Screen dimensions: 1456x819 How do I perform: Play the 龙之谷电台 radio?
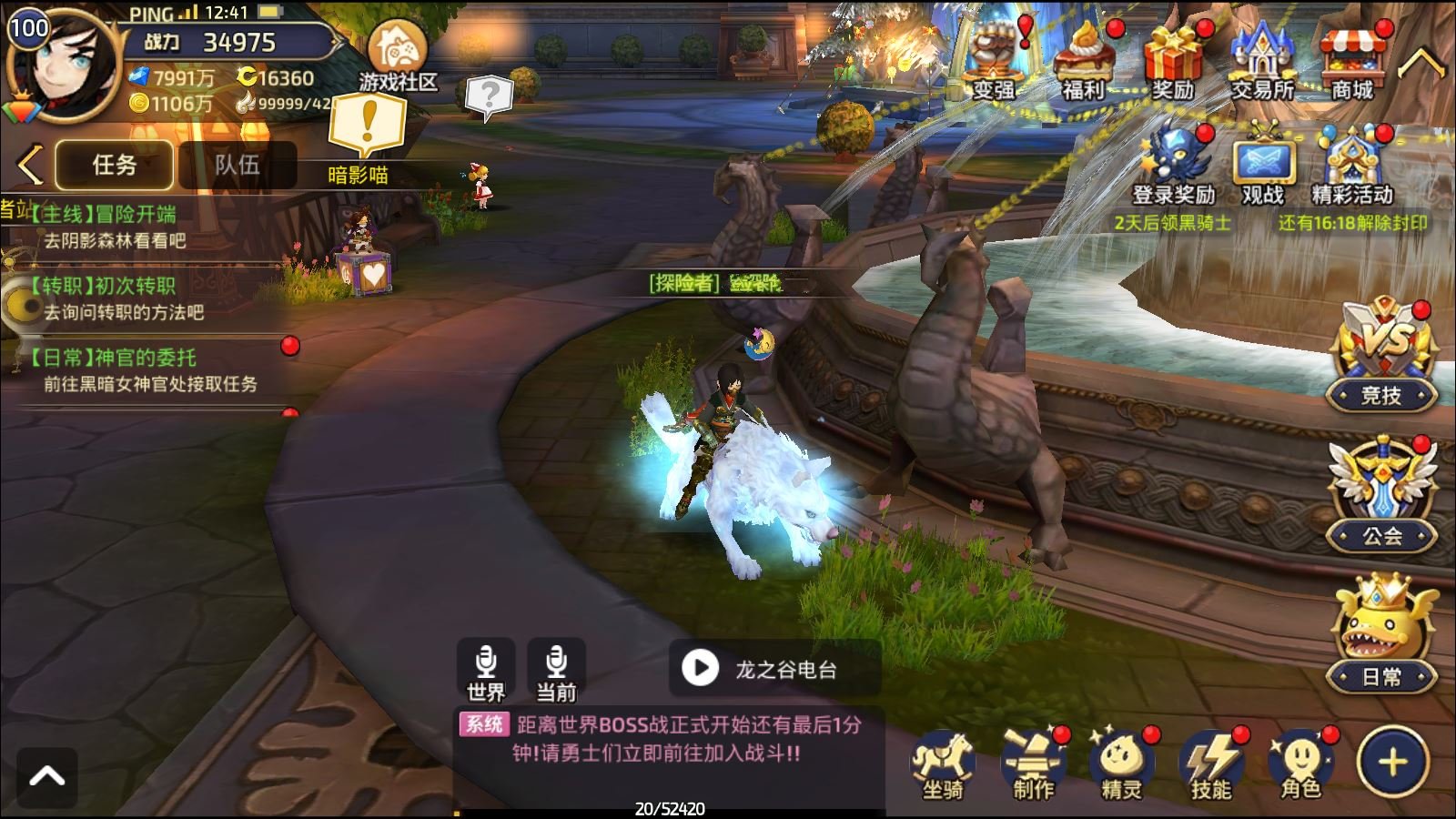click(x=701, y=669)
